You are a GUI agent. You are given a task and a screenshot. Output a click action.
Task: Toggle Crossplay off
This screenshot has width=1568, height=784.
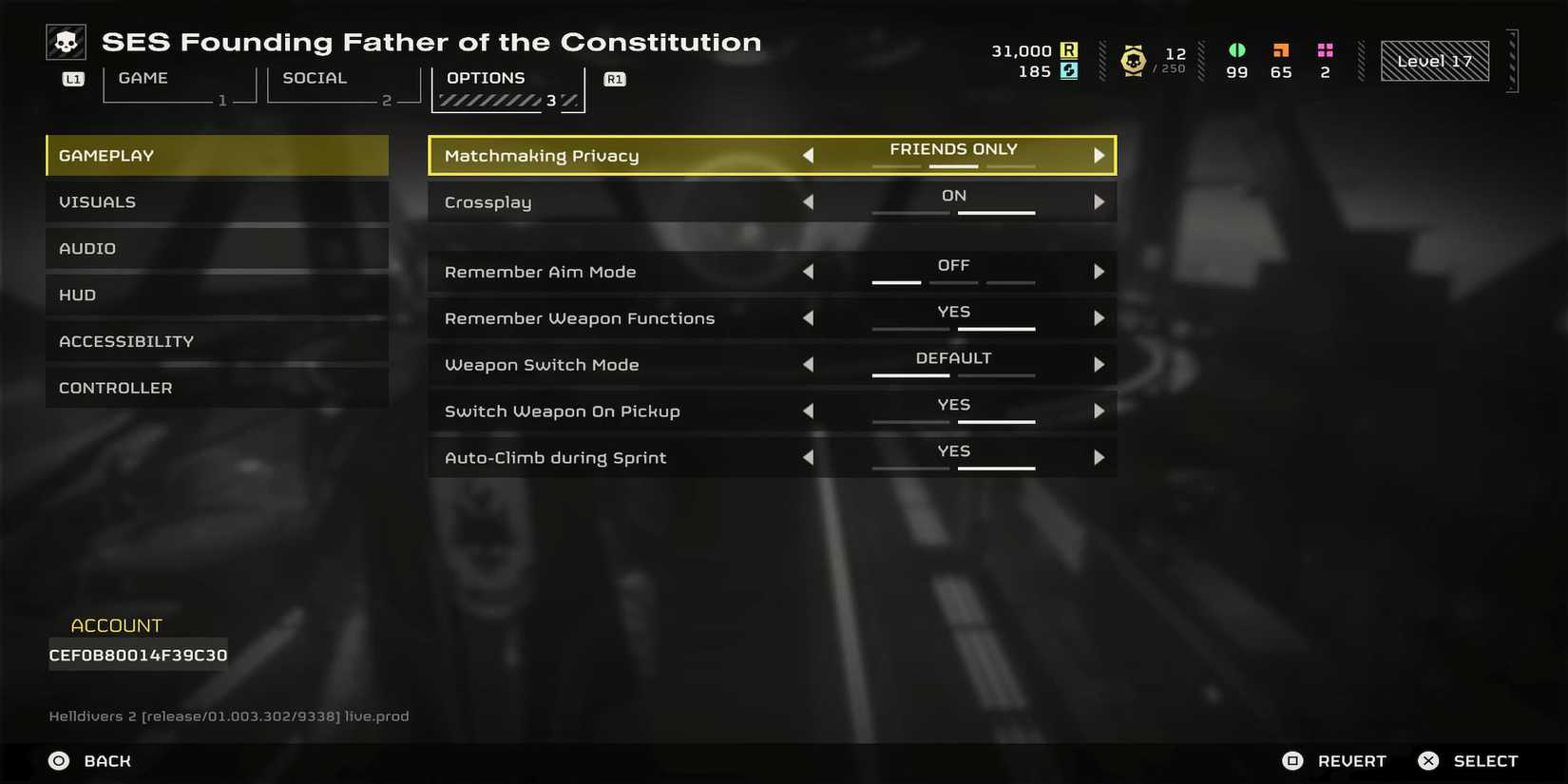click(809, 201)
